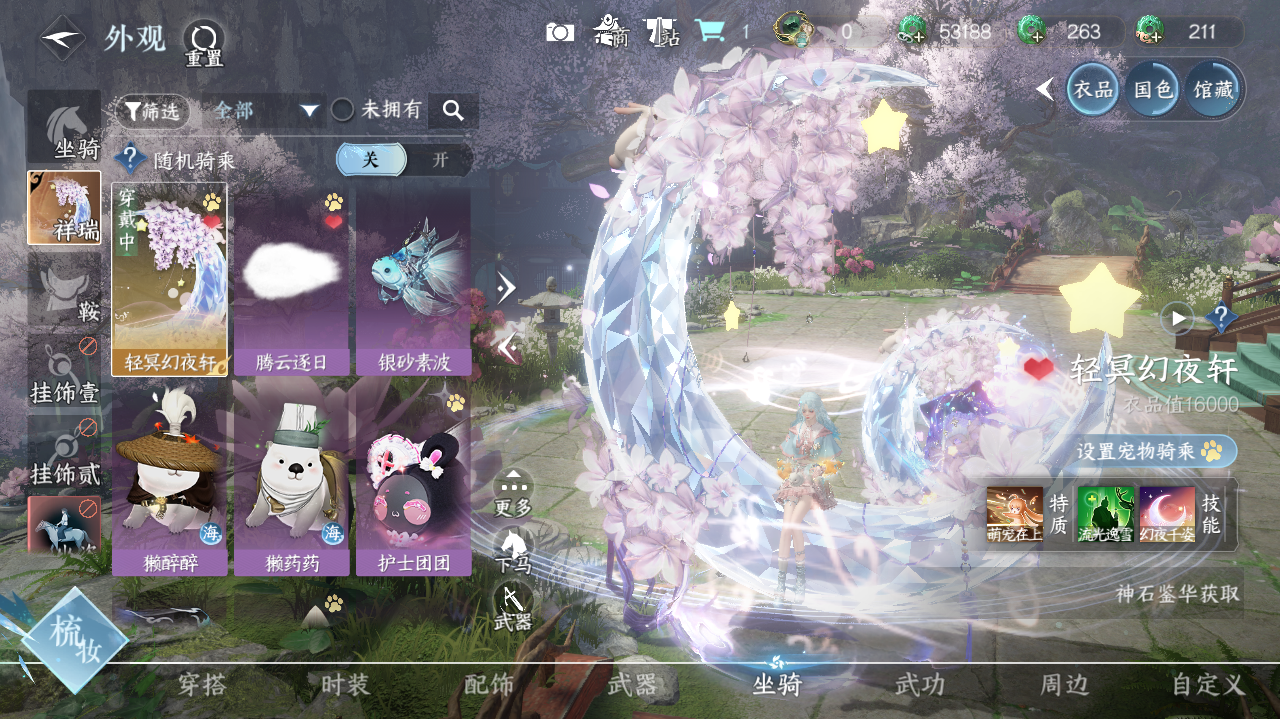1280x719 pixels.
Task: Choose the 银砂素波 fish mount card
Action: tap(413, 279)
